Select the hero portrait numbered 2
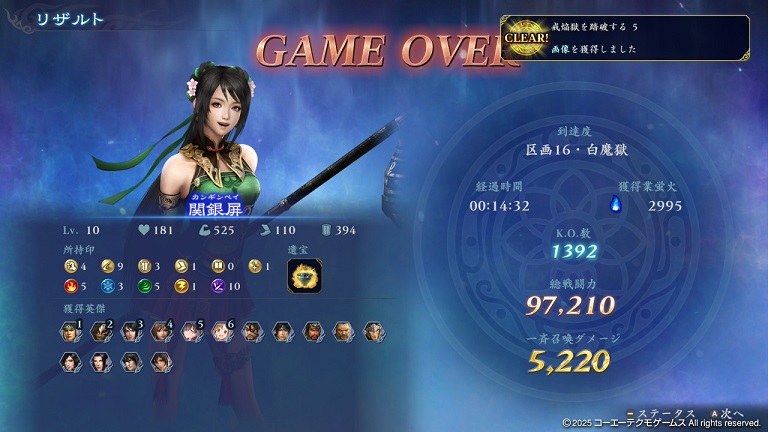The width and height of the screenshot is (768, 432). click(100, 332)
